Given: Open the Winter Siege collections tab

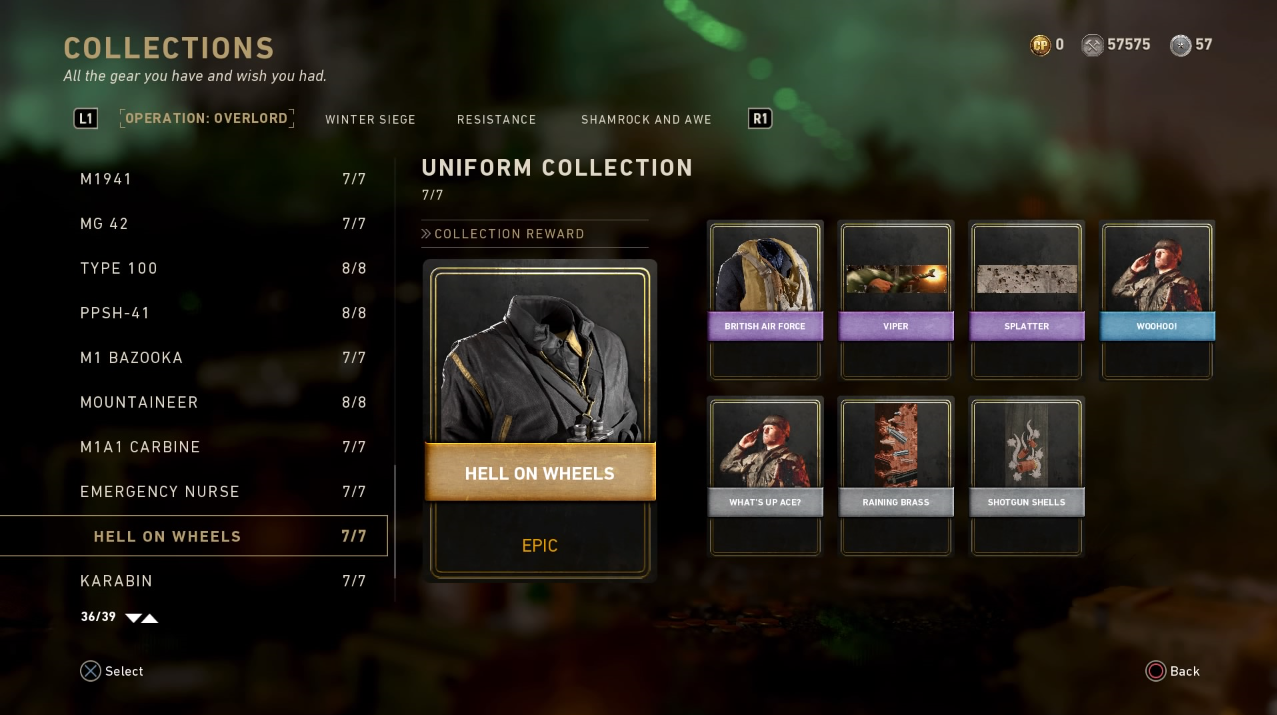Looking at the screenshot, I should [370, 120].
